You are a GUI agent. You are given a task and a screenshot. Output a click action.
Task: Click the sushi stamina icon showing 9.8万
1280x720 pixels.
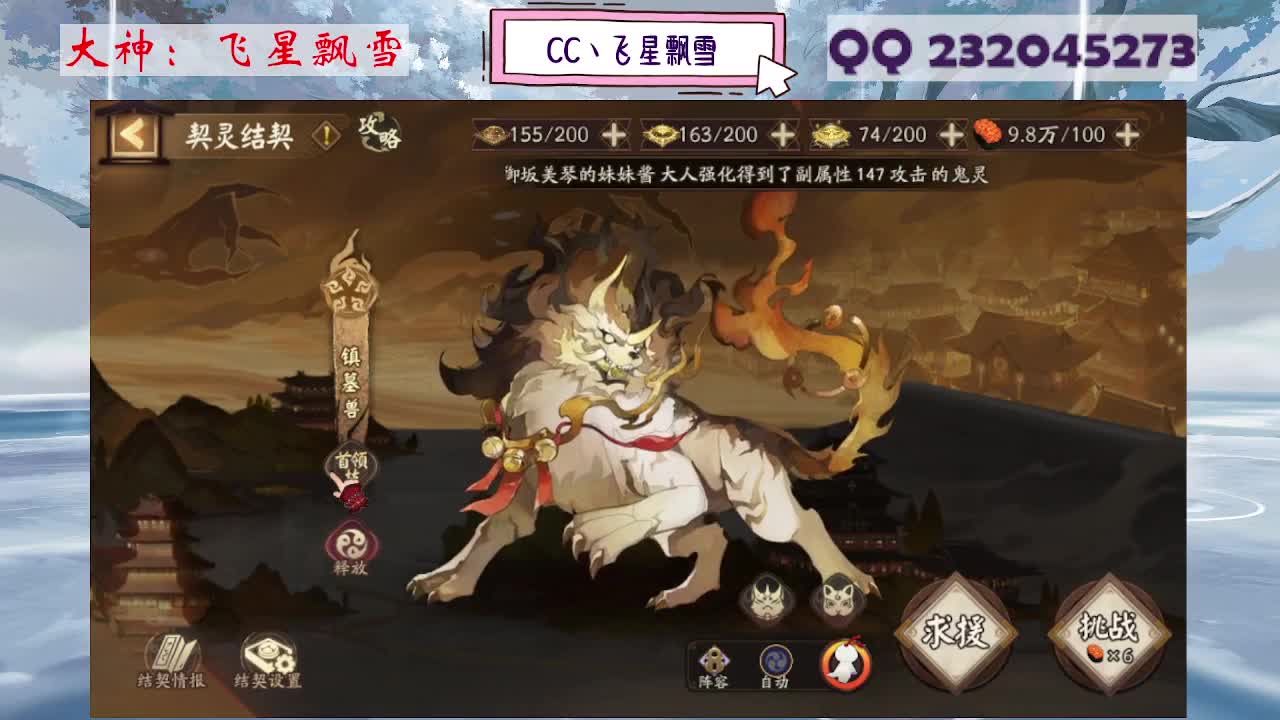click(x=987, y=132)
